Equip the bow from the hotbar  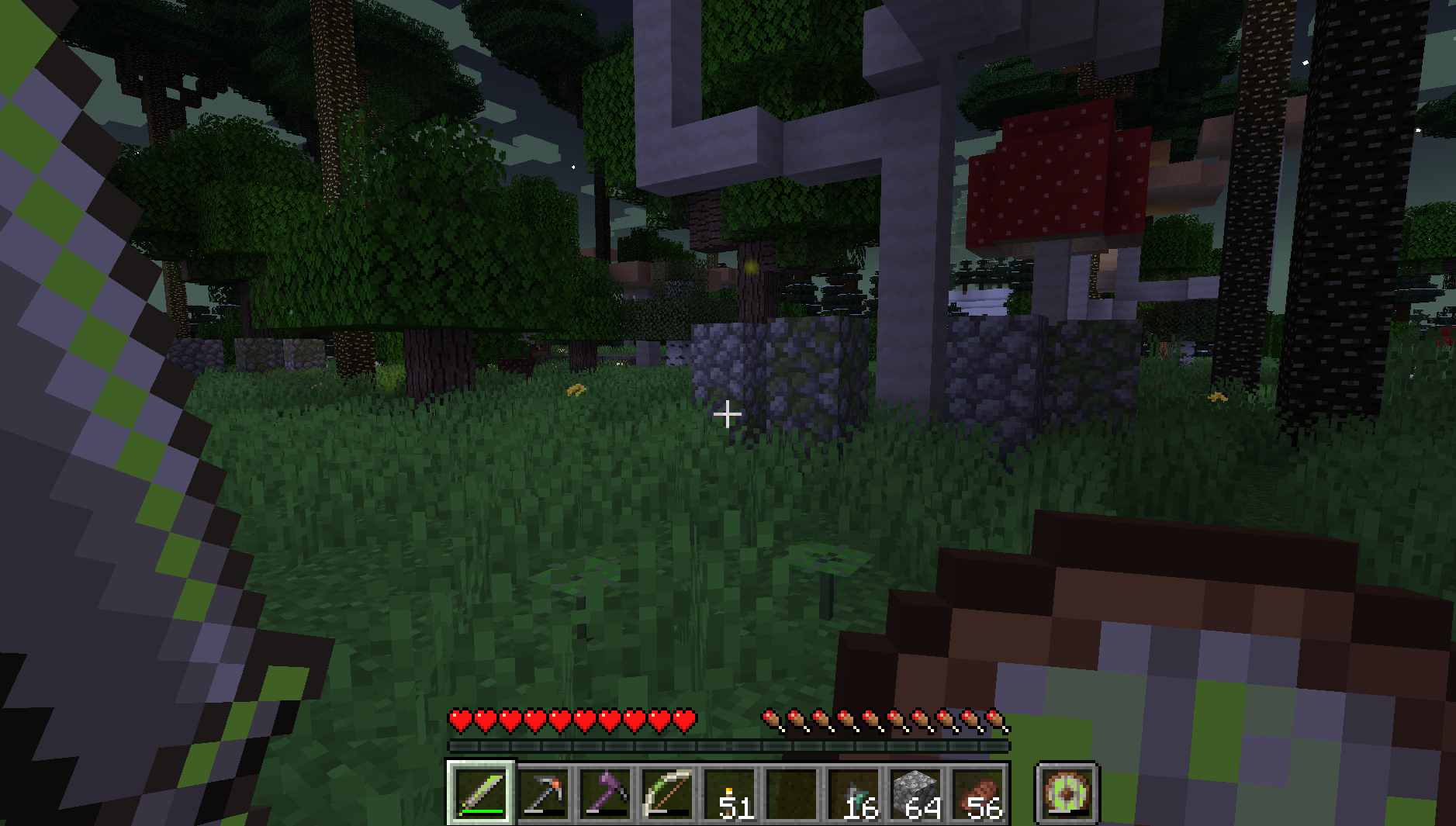667,793
